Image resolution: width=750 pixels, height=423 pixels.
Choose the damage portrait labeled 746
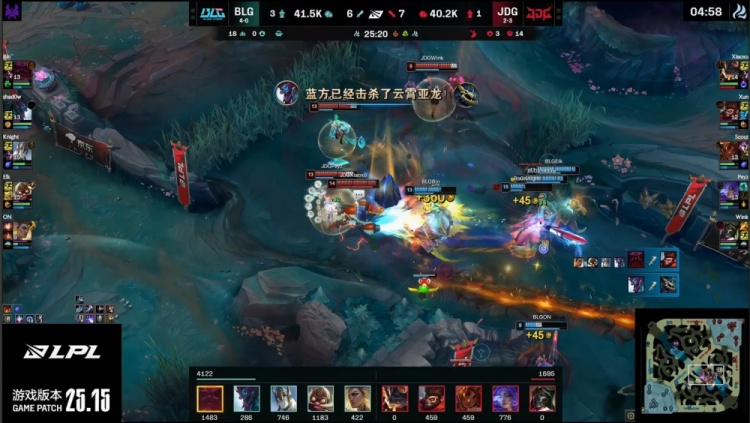click(284, 398)
